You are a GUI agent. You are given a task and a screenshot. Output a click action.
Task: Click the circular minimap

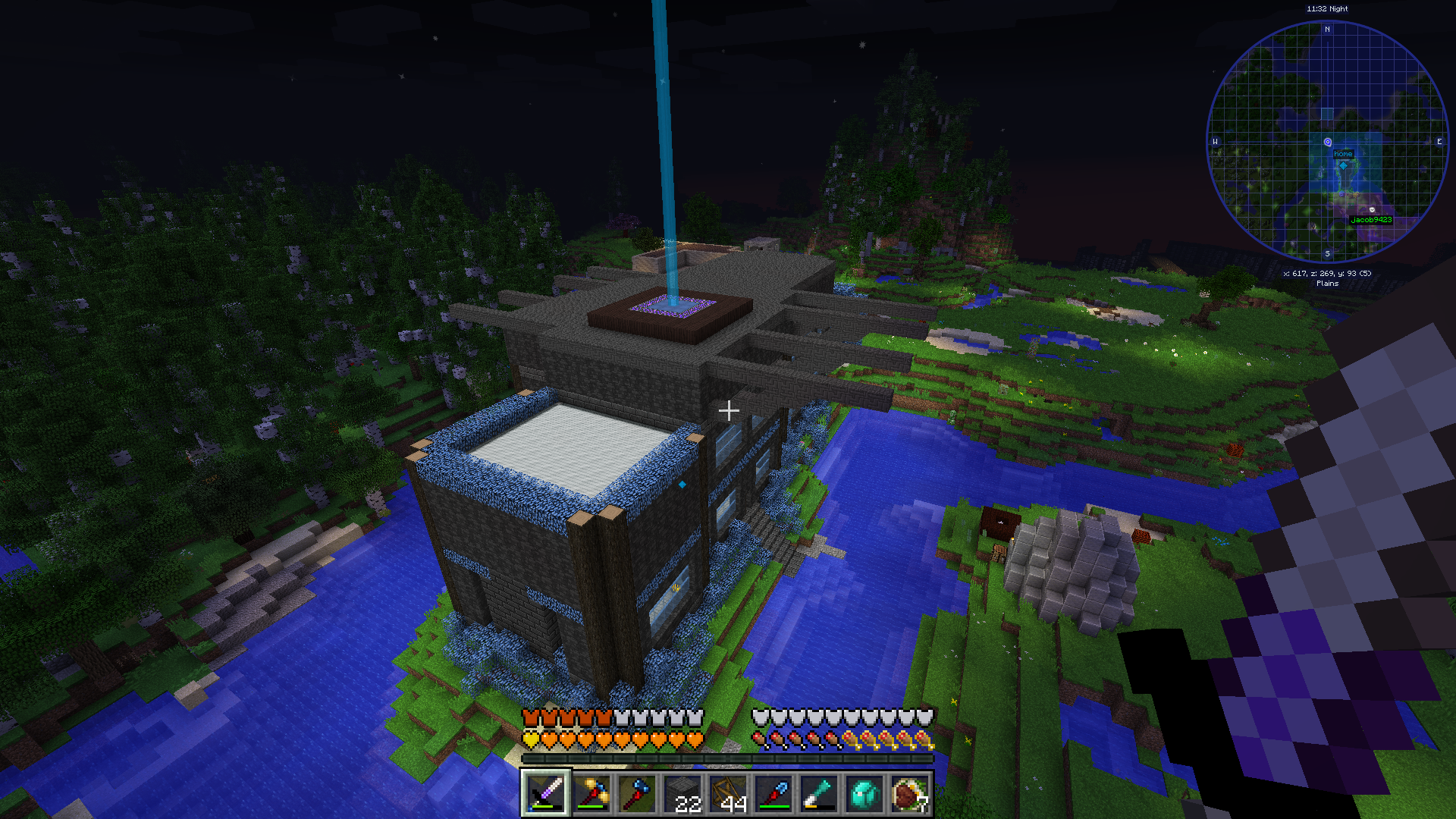click(1327, 142)
